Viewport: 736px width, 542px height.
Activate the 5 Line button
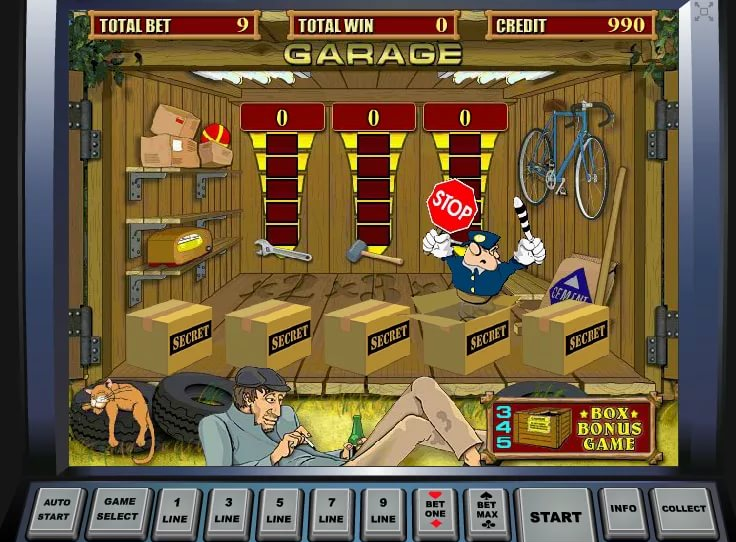coord(280,513)
